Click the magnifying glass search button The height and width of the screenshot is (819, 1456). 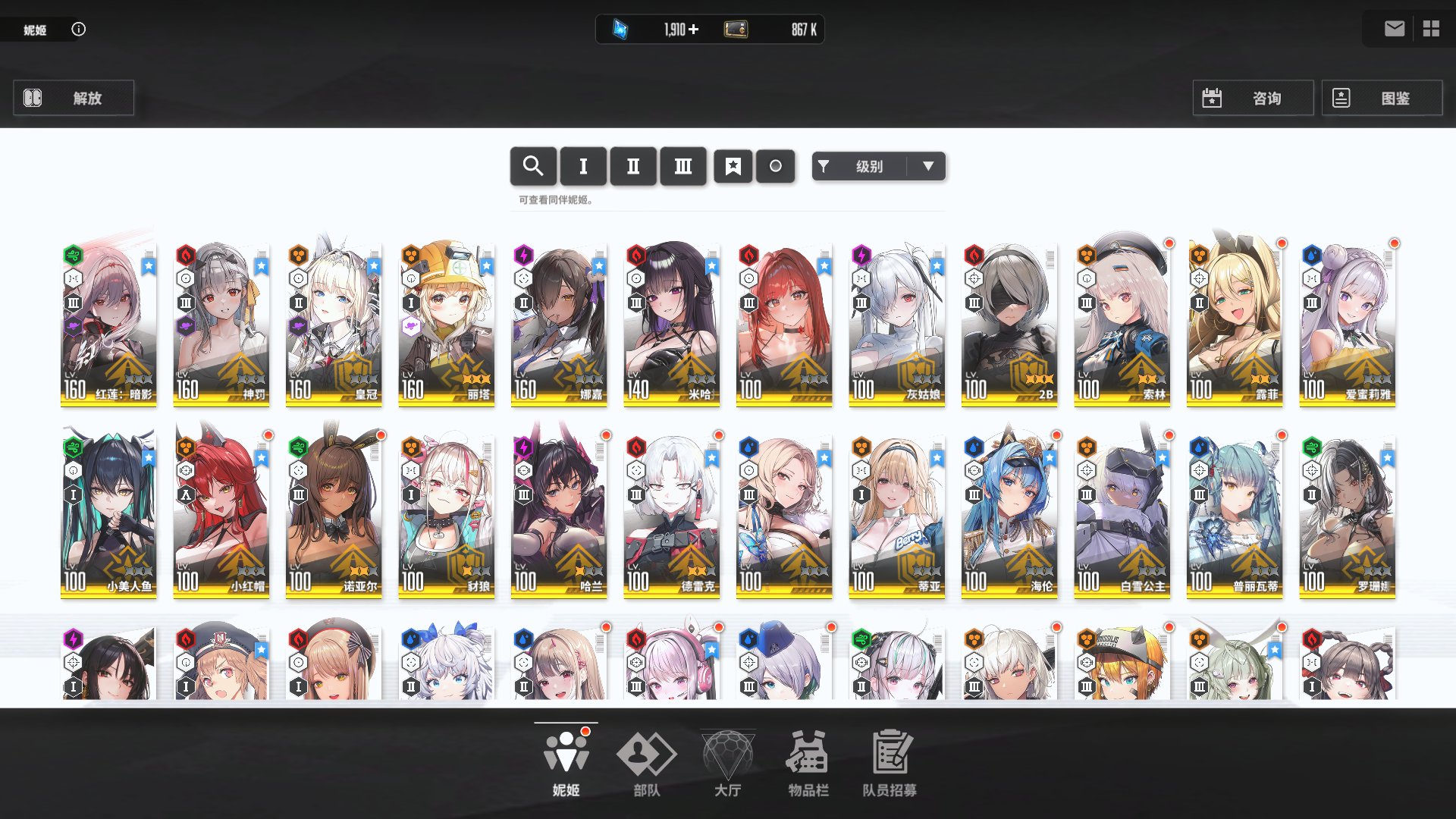coord(533,166)
